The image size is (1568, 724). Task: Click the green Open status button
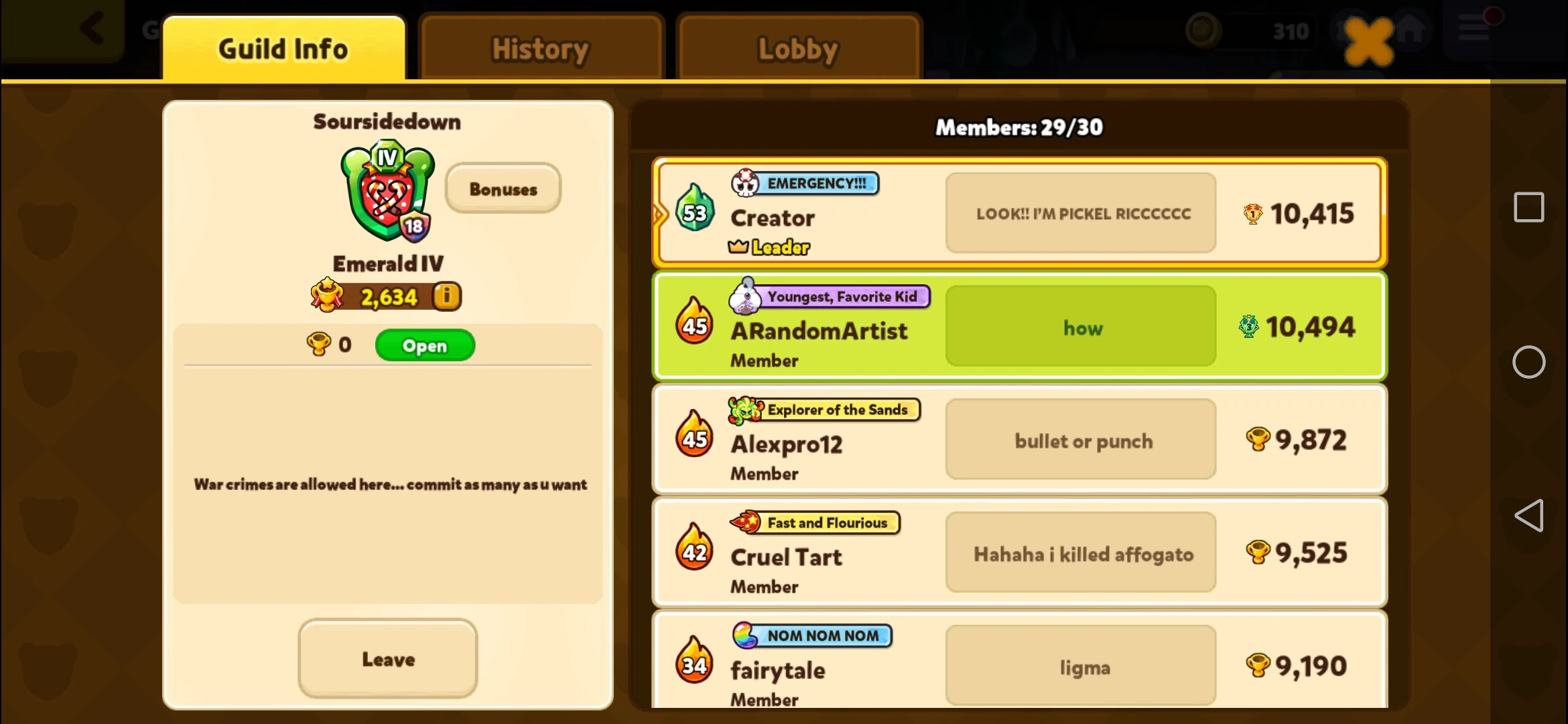pos(424,345)
